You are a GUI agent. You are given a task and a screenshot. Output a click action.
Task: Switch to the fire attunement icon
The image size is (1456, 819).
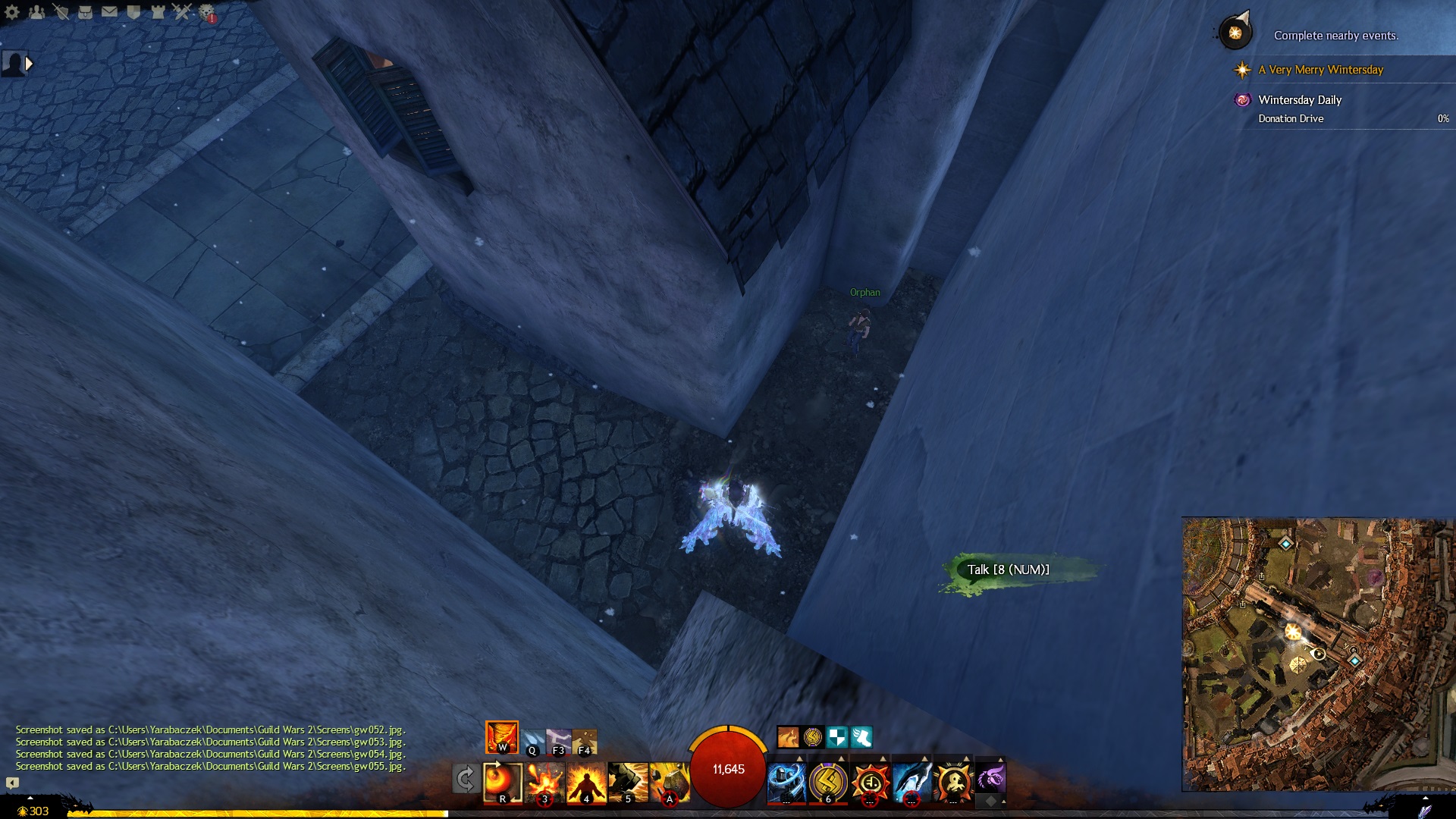501,737
